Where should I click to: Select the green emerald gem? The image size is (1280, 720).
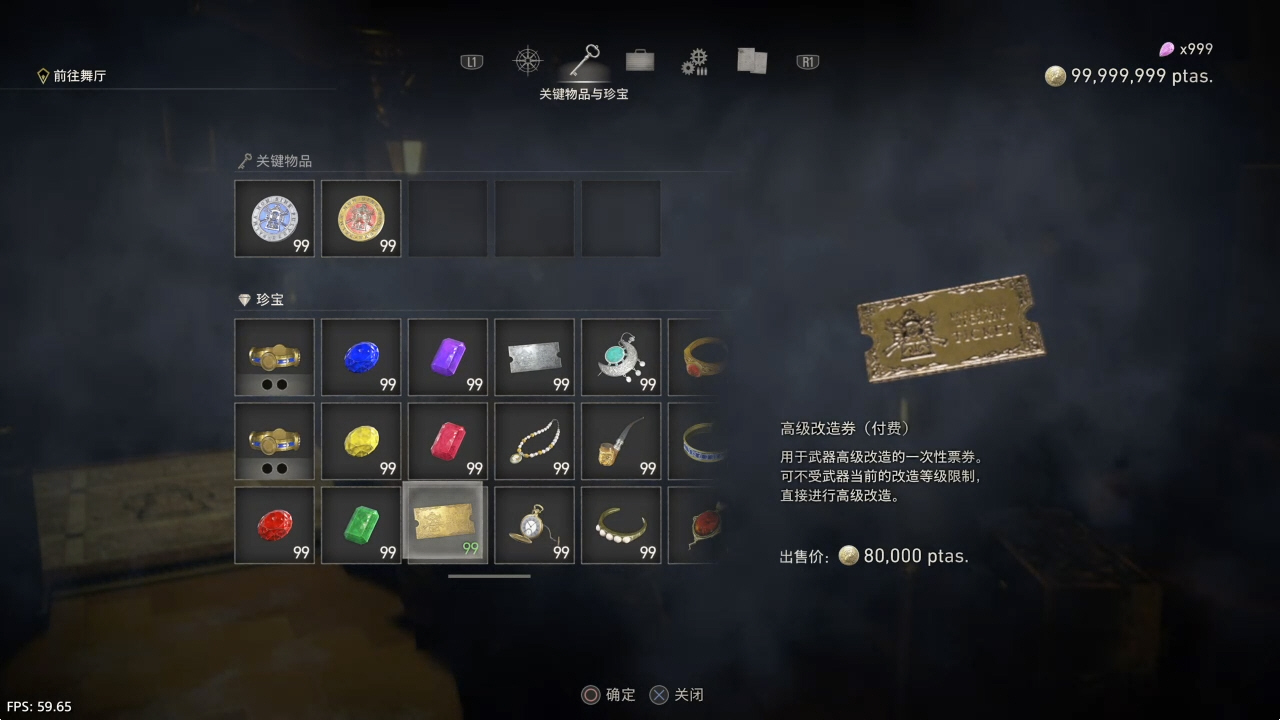(x=361, y=525)
